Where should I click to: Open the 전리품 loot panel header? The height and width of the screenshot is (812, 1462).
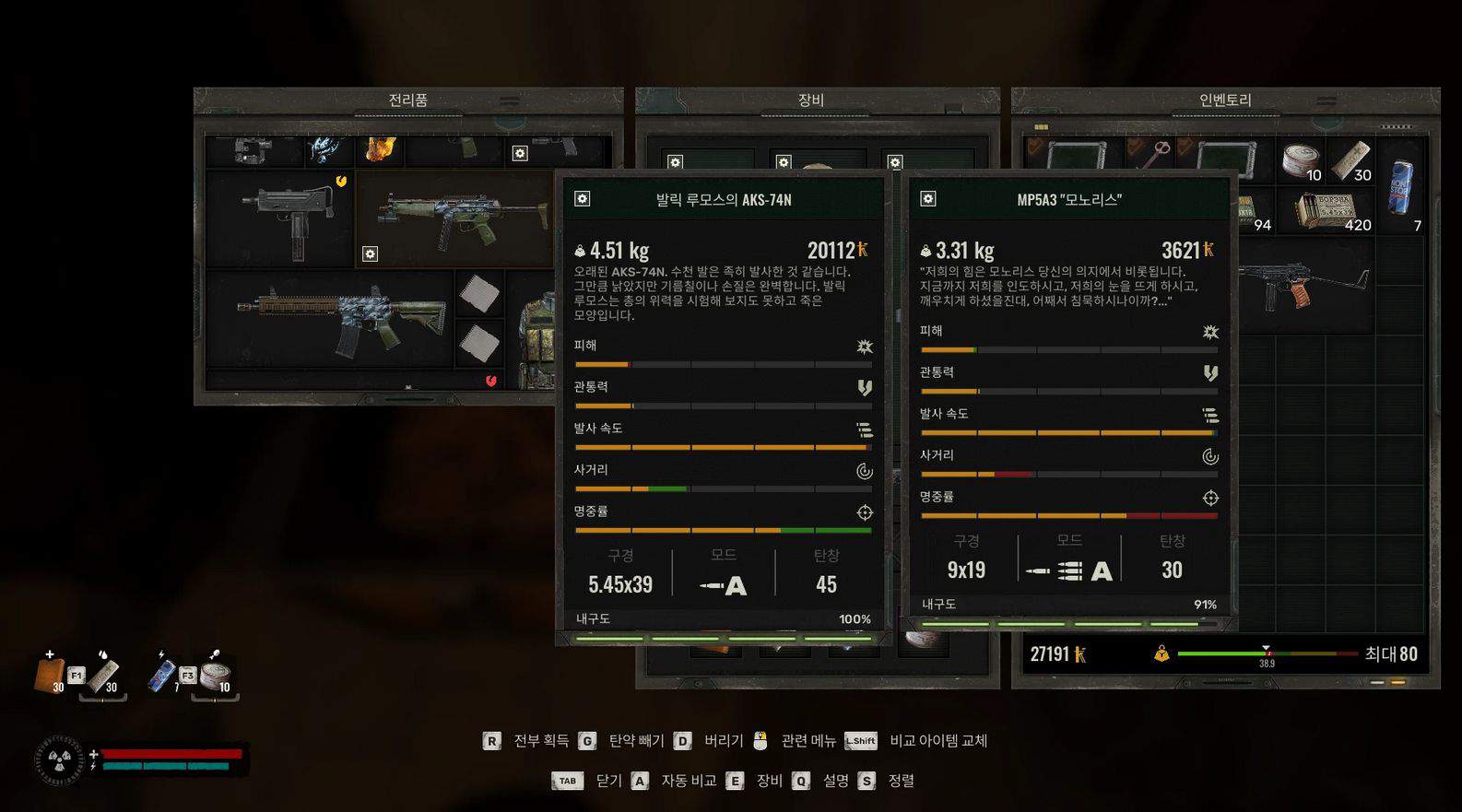[407, 100]
